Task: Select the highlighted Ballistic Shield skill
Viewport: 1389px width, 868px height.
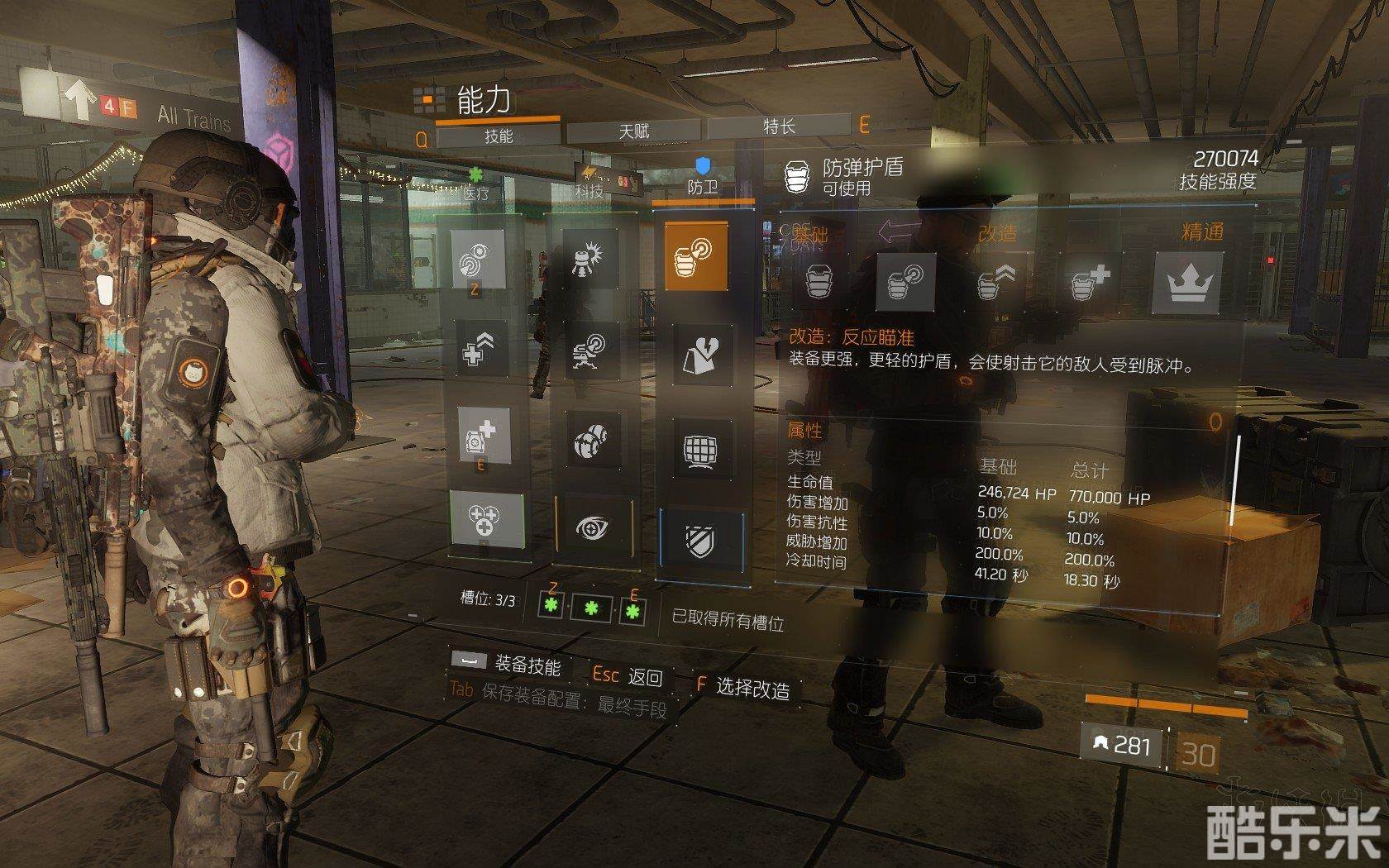Action: 696,255
